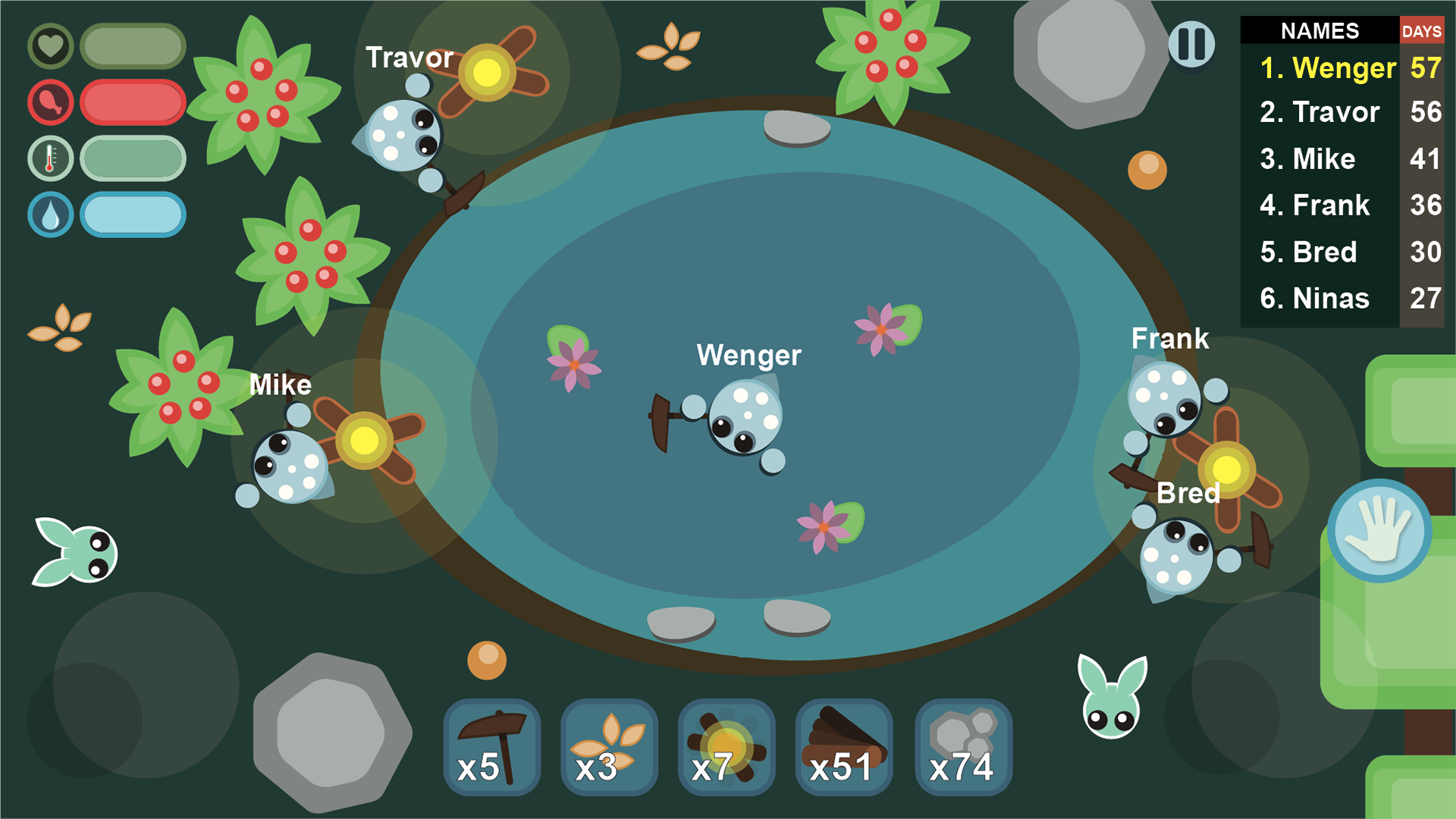Select the campfire item showing x7

(x=726, y=747)
